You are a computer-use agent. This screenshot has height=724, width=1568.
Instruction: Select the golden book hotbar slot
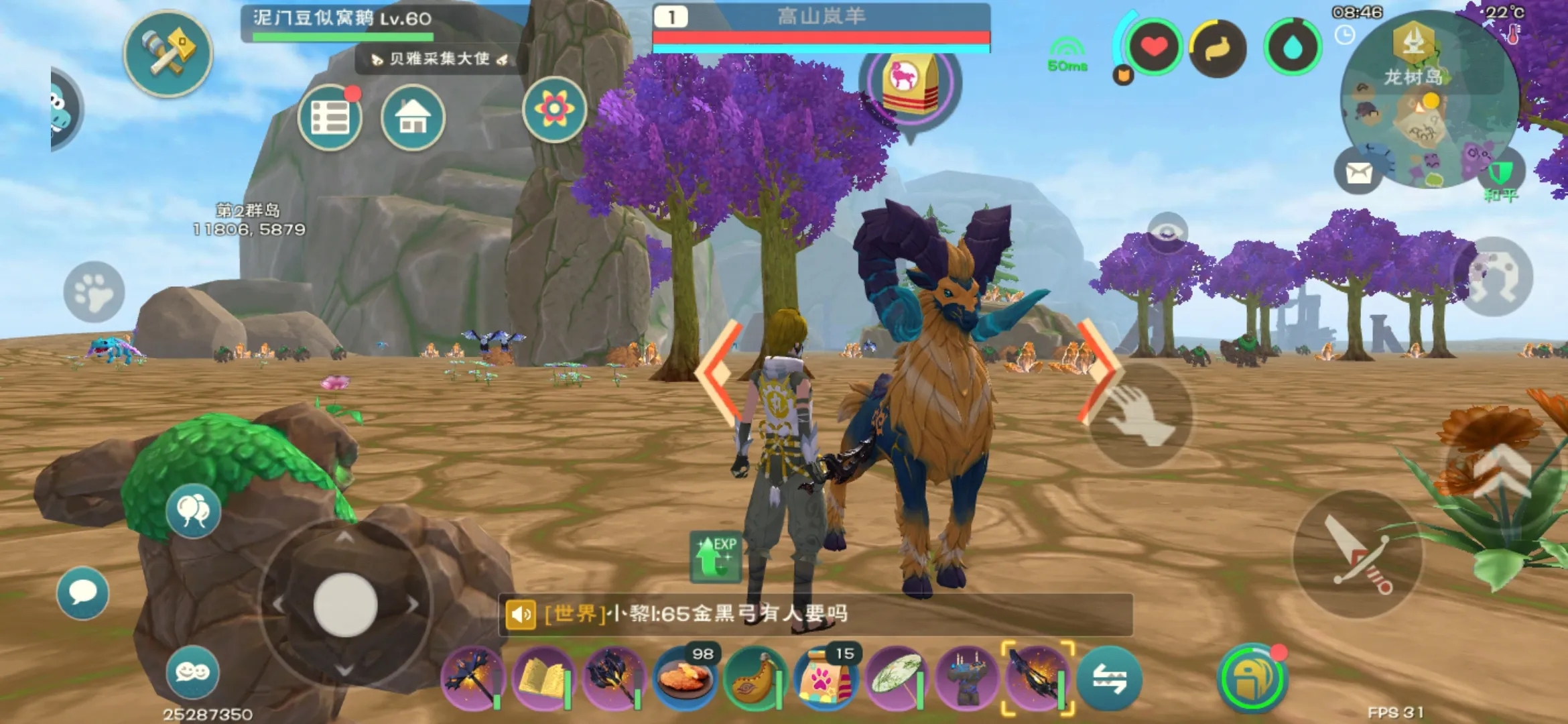click(x=542, y=678)
